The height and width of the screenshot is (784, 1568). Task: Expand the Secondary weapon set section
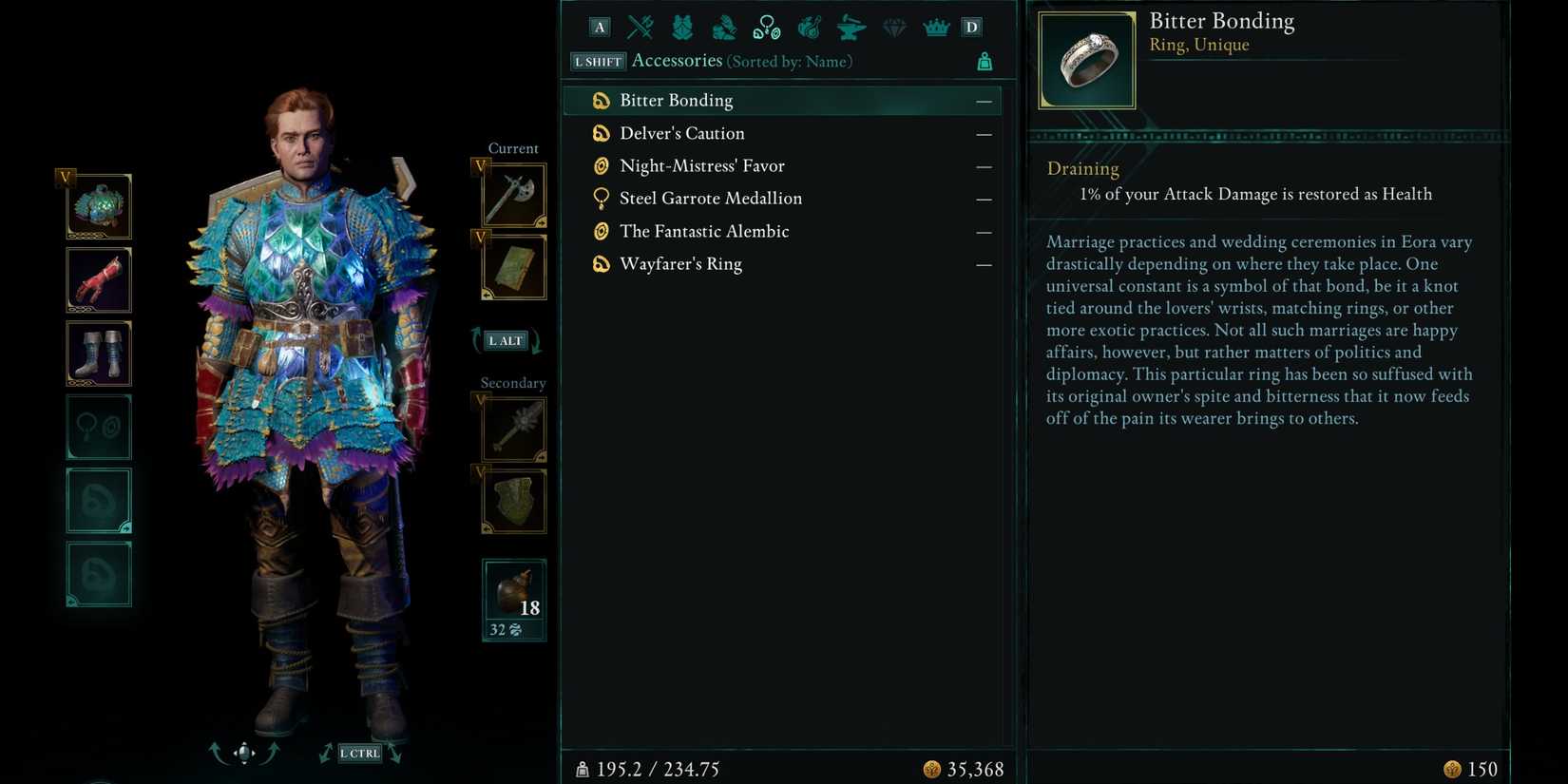[512, 382]
